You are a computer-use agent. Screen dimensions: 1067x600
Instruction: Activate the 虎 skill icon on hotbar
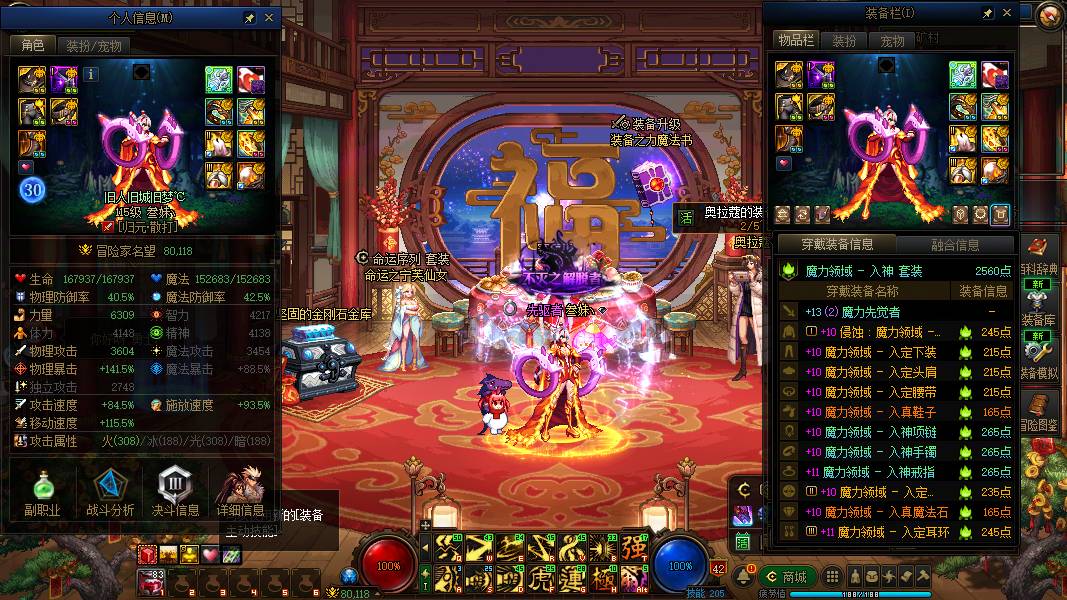tap(541, 578)
